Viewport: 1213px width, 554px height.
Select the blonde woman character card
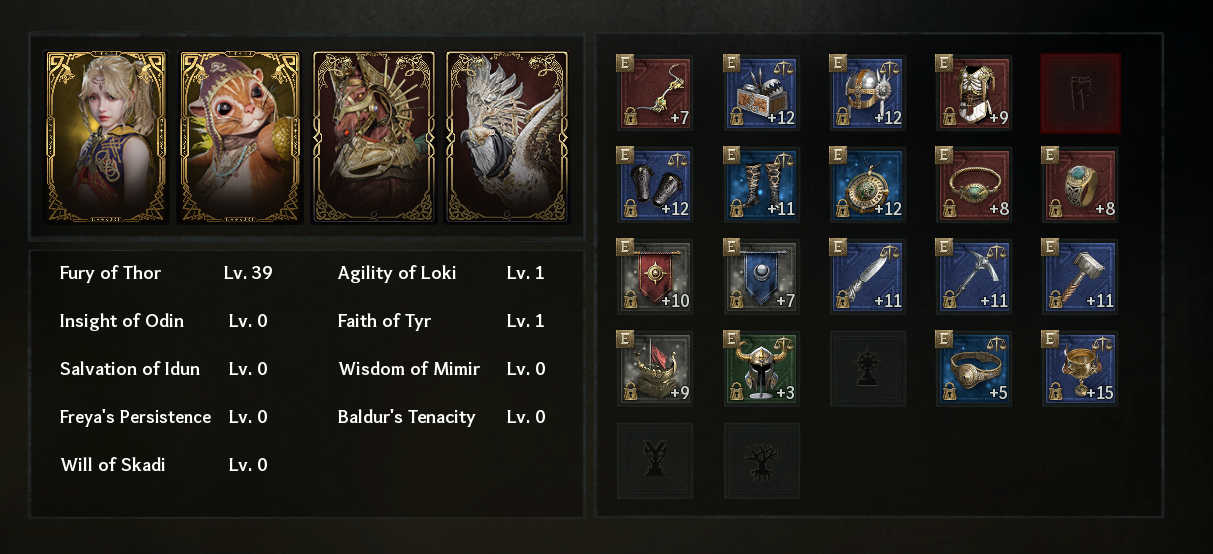pyautogui.click(x=106, y=137)
